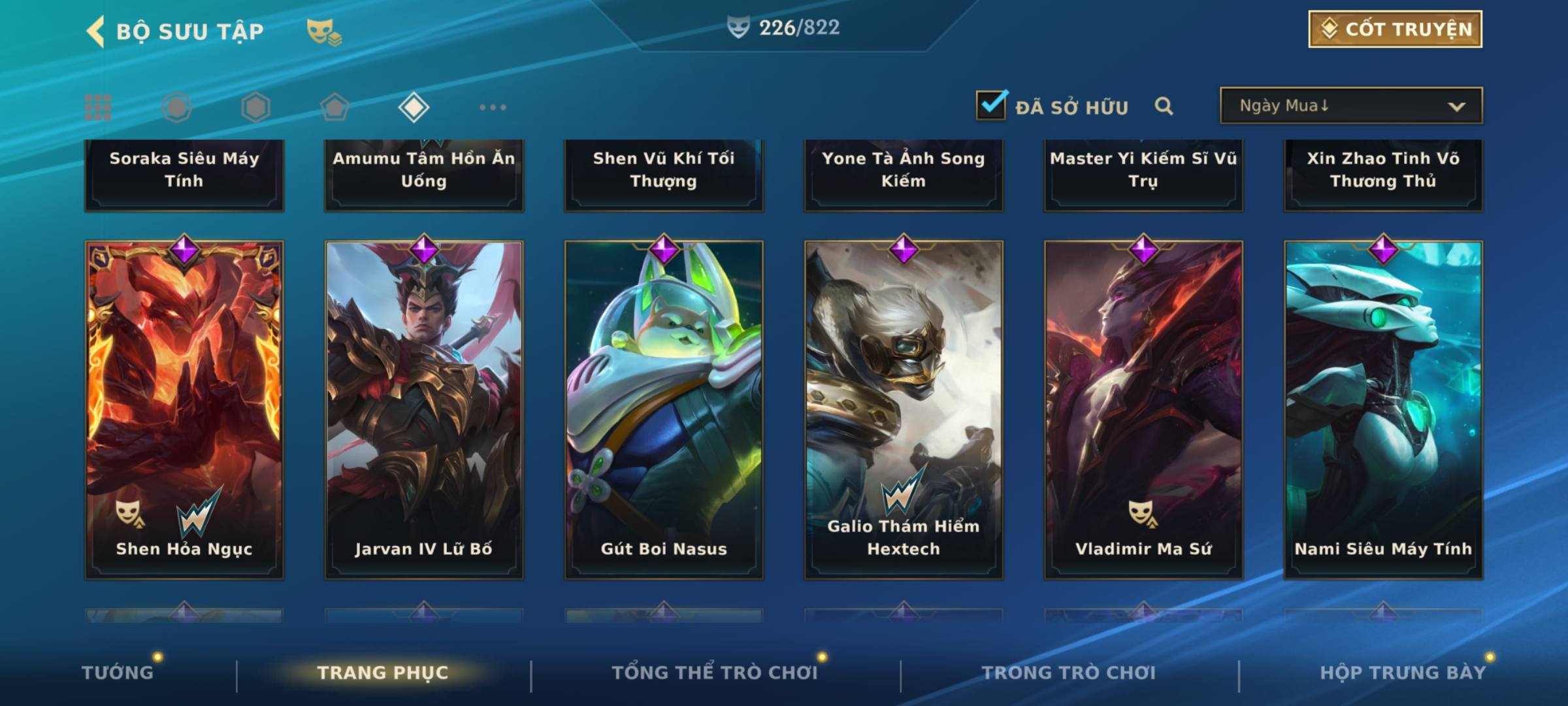Select the grid all-skins filter icon
1568x706 pixels.
[98, 107]
